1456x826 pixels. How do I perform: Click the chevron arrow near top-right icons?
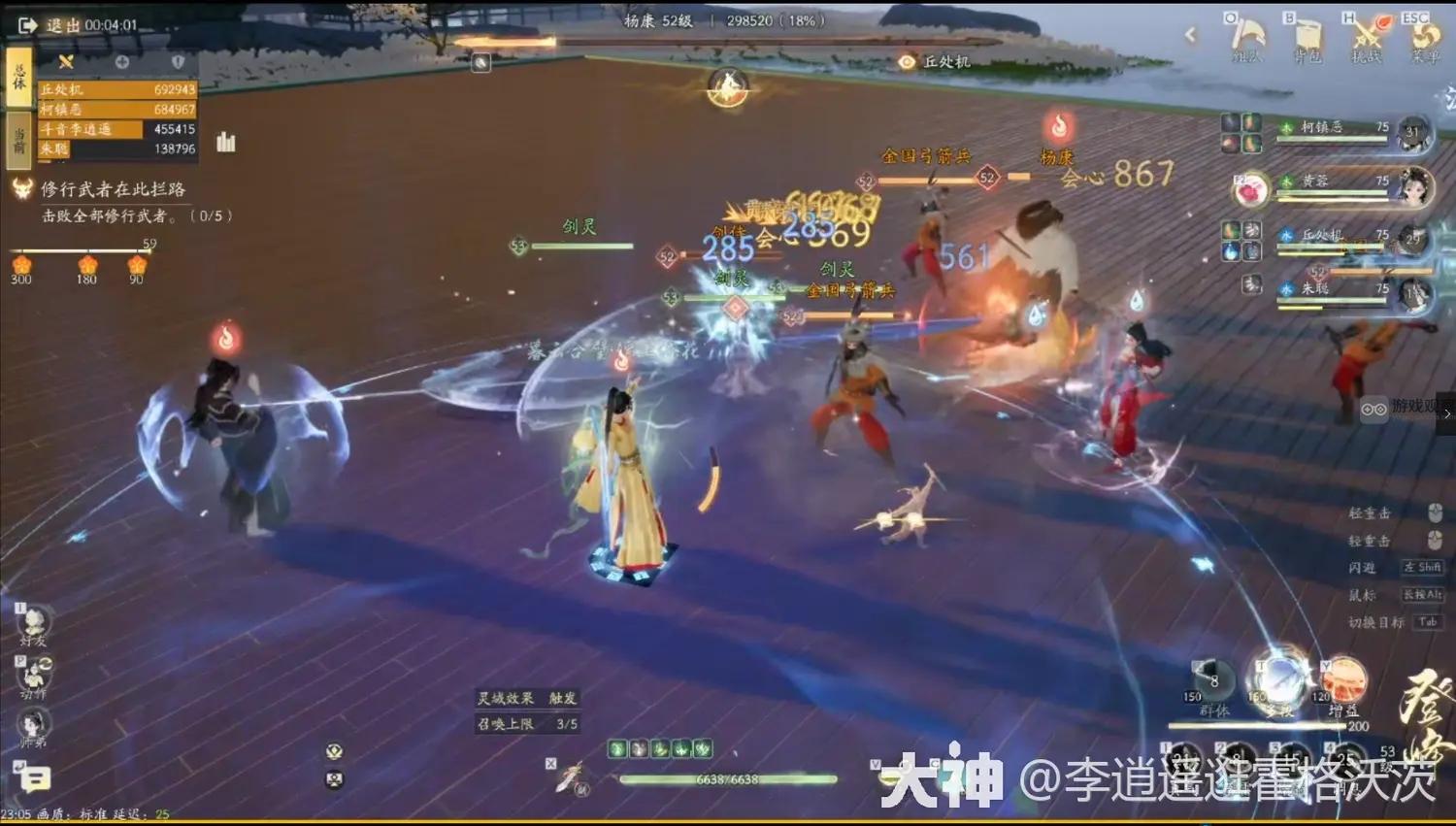pos(1191,34)
